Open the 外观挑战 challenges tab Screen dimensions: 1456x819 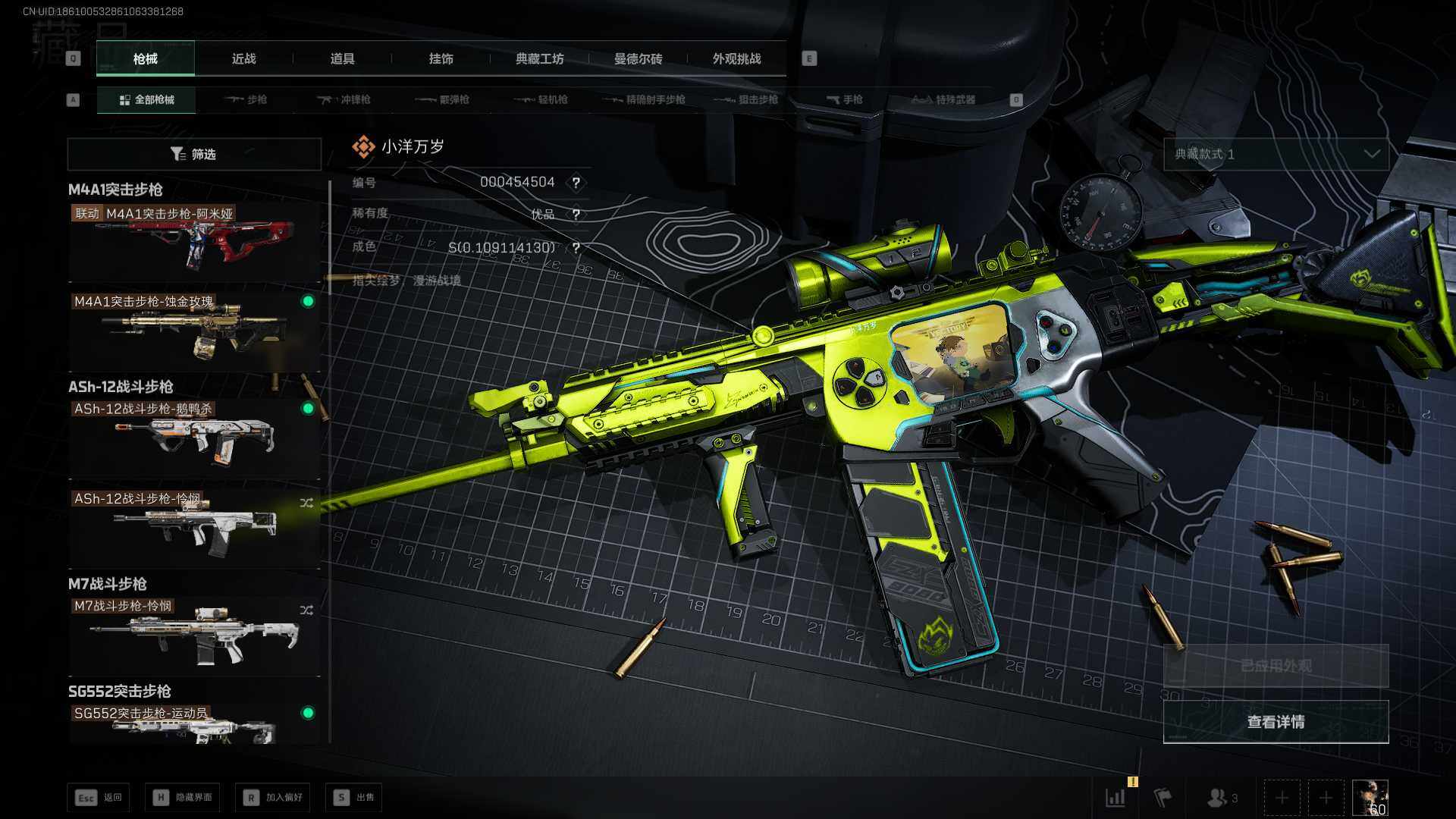point(736,58)
